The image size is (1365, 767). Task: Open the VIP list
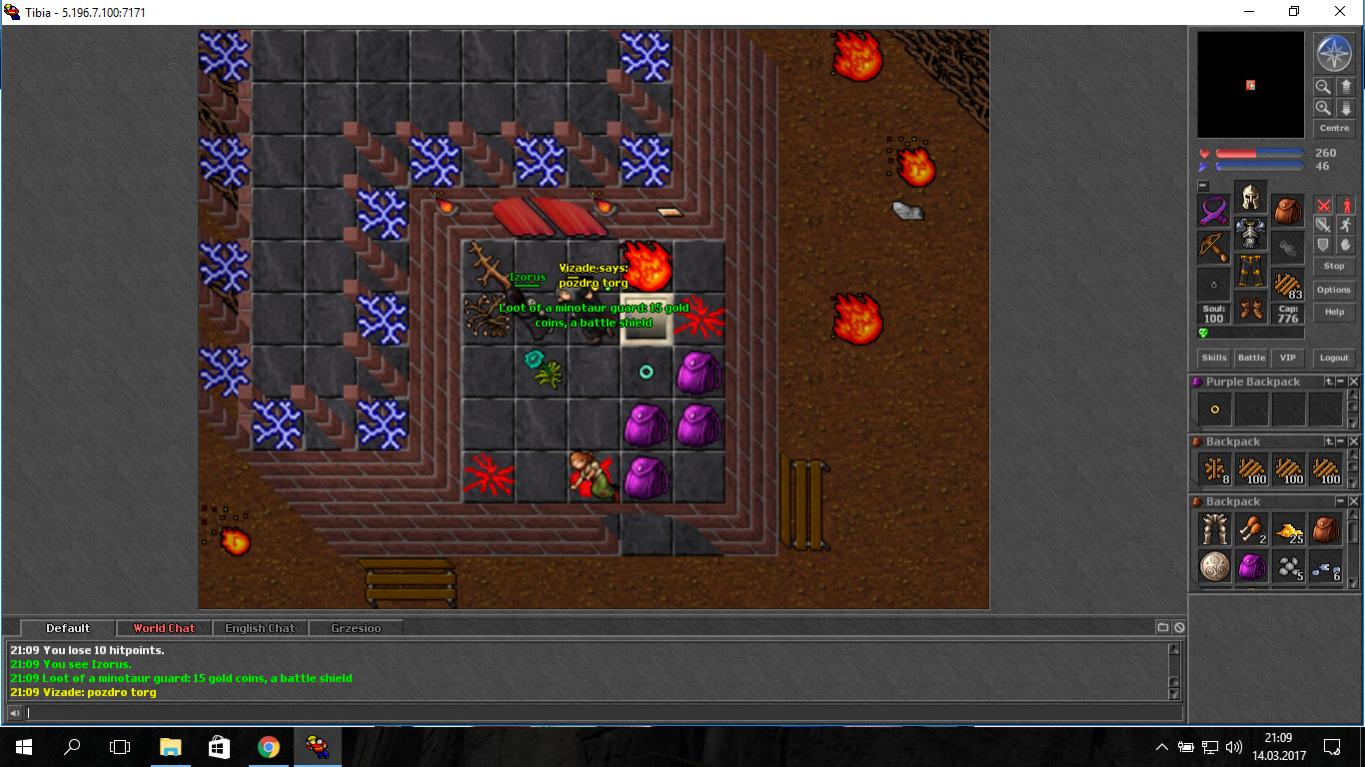[1288, 357]
